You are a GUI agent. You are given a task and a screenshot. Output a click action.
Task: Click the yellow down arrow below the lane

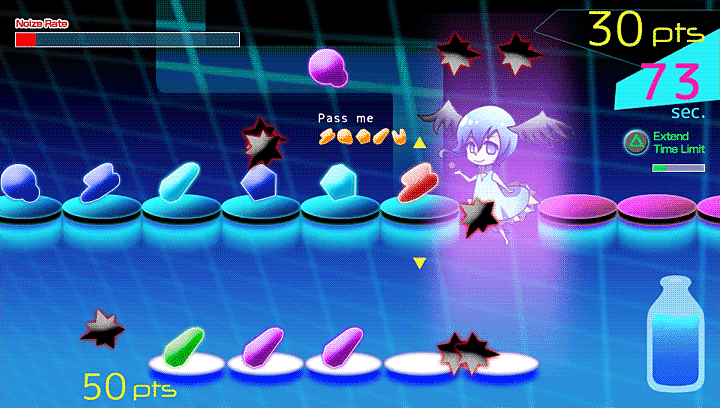pyautogui.click(x=420, y=263)
